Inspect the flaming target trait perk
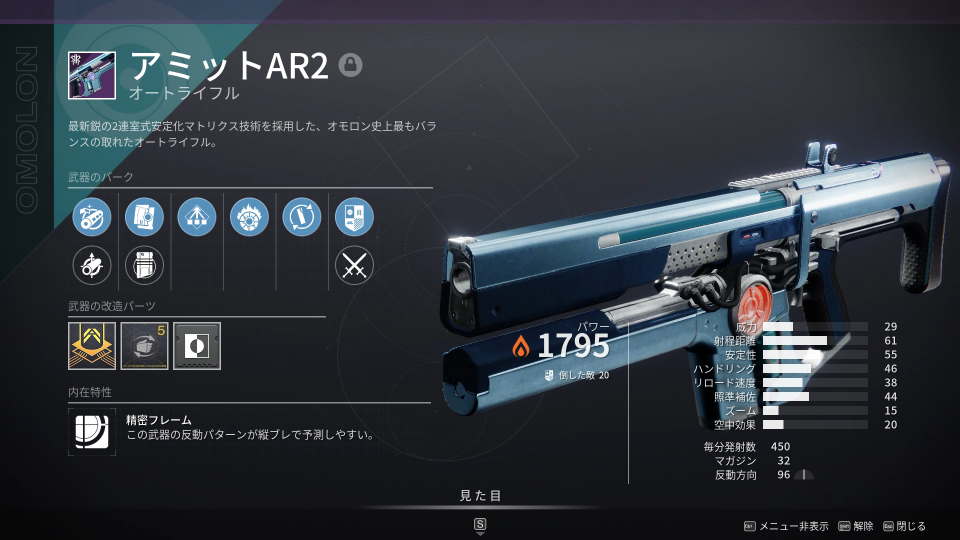Viewport: 960px width, 540px height. (x=249, y=216)
